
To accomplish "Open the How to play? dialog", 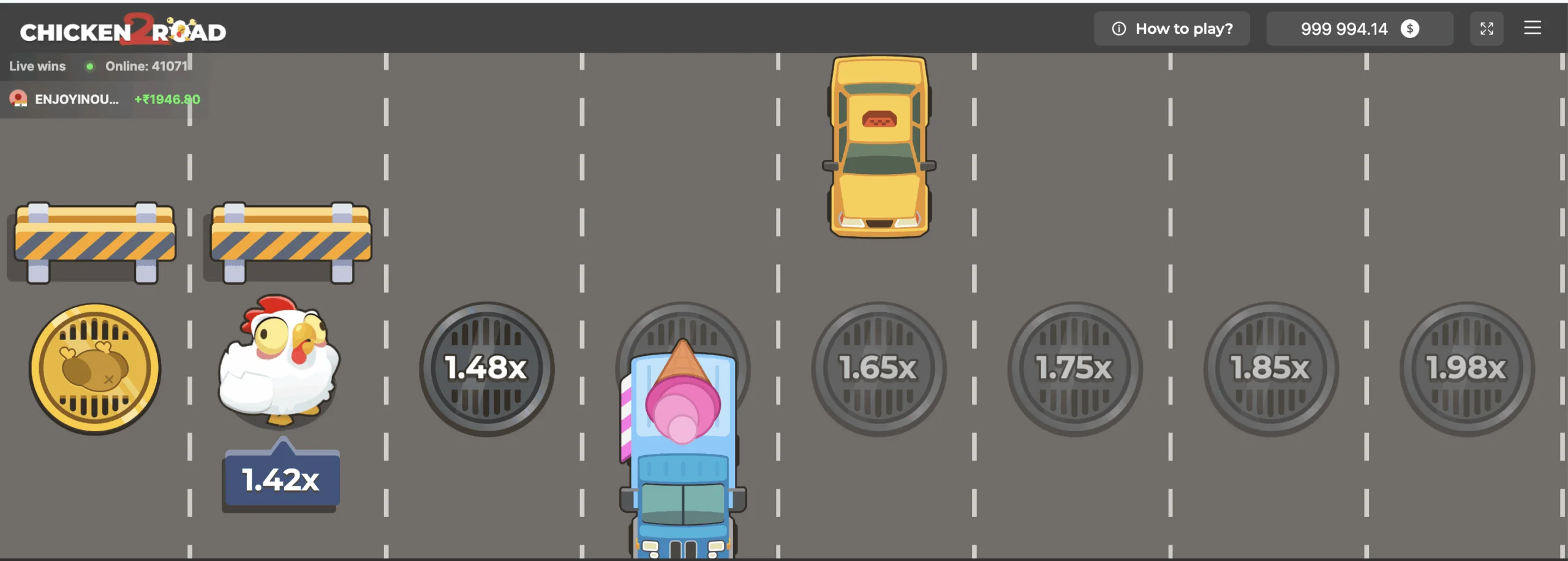I will pos(1172,28).
